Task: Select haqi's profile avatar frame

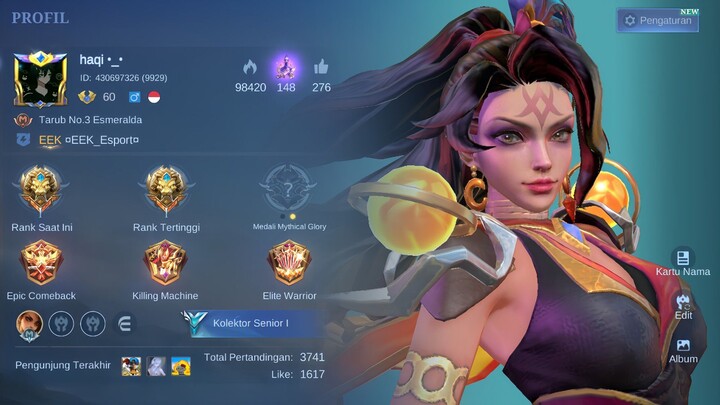Action: (x=40, y=78)
